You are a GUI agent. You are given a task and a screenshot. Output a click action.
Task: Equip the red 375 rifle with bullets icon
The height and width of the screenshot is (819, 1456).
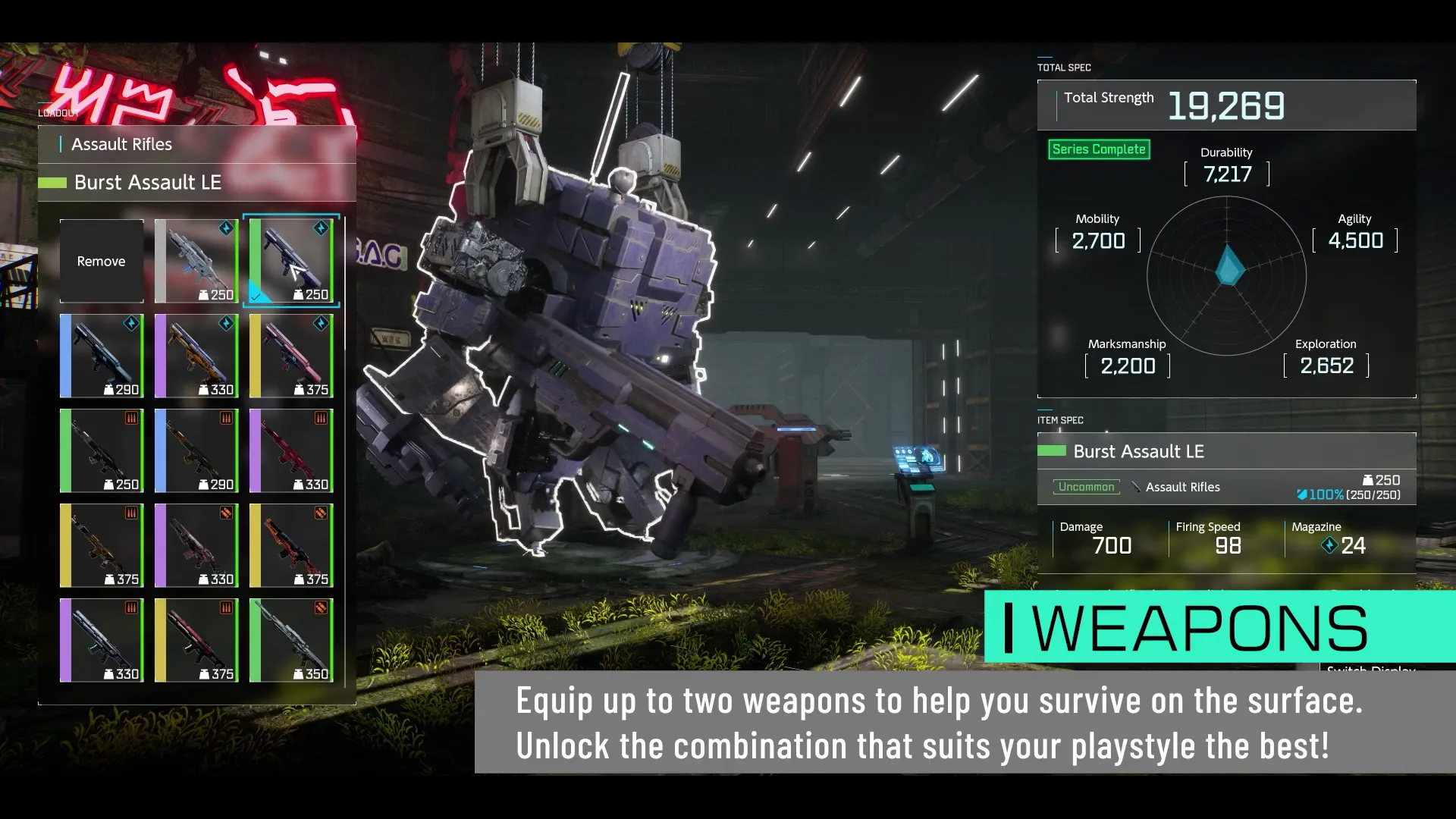point(196,640)
